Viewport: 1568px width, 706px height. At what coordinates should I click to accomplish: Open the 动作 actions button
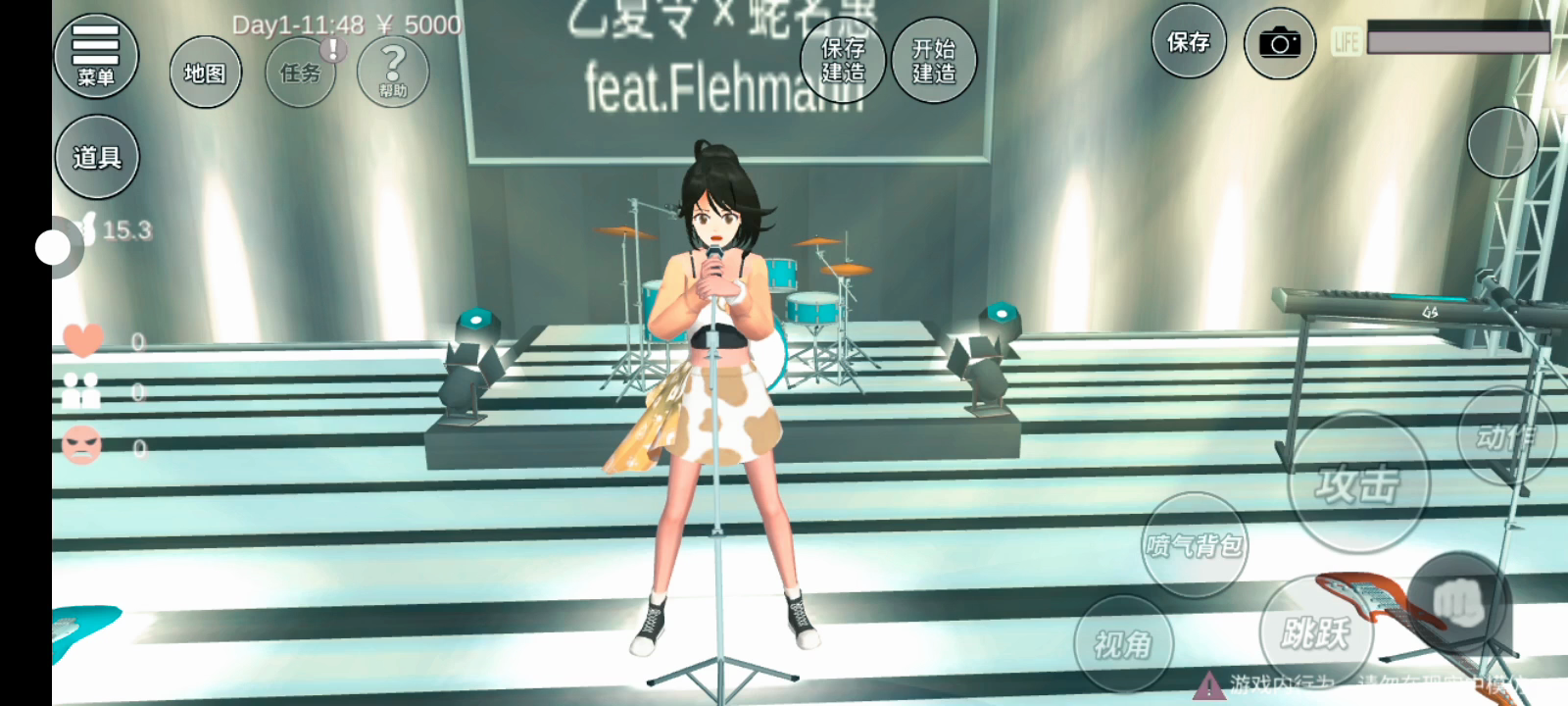[1504, 436]
